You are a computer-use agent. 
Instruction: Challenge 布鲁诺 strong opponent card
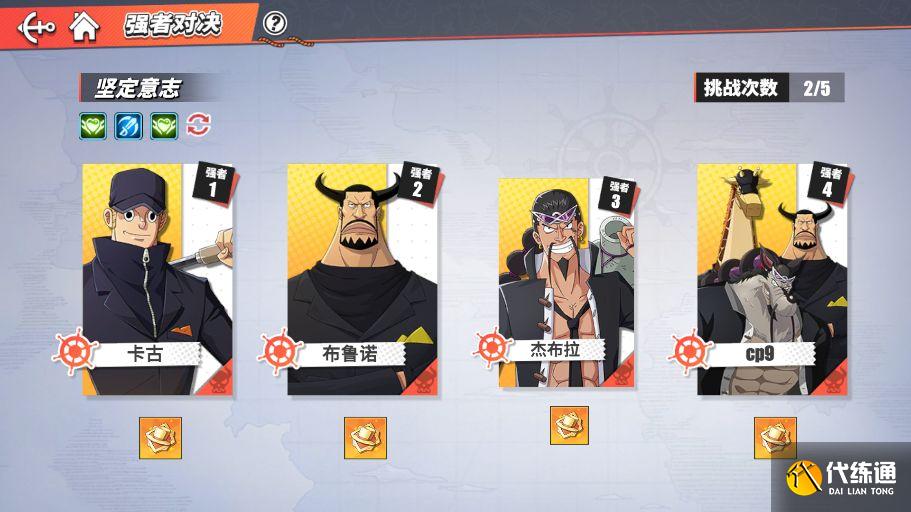(362, 279)
